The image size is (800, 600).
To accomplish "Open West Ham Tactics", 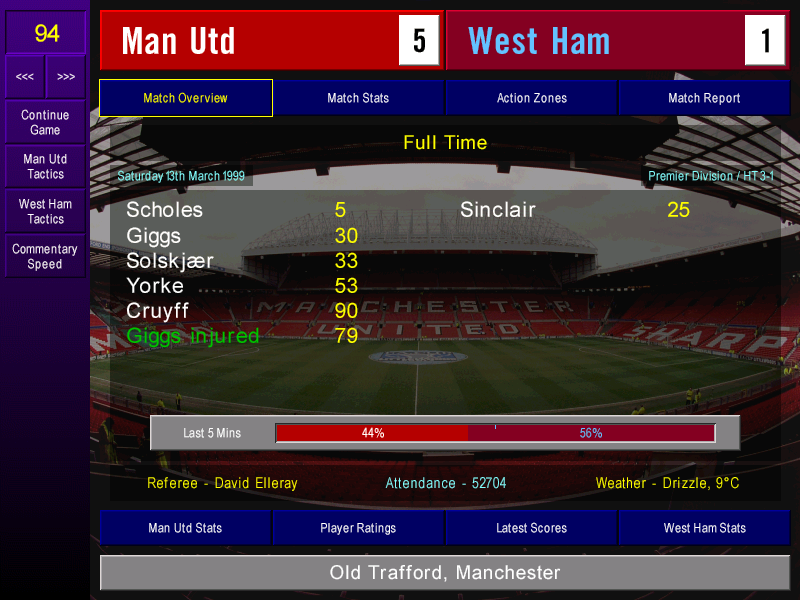I will [x=45, y=211].
